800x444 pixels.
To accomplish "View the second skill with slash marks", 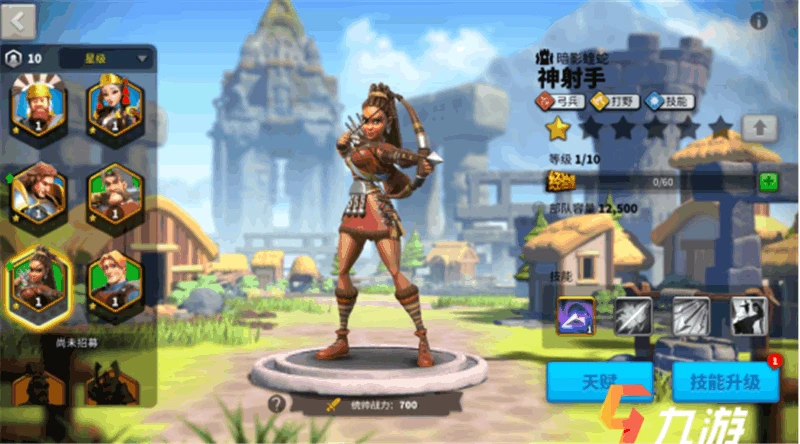I will (632, 316).
